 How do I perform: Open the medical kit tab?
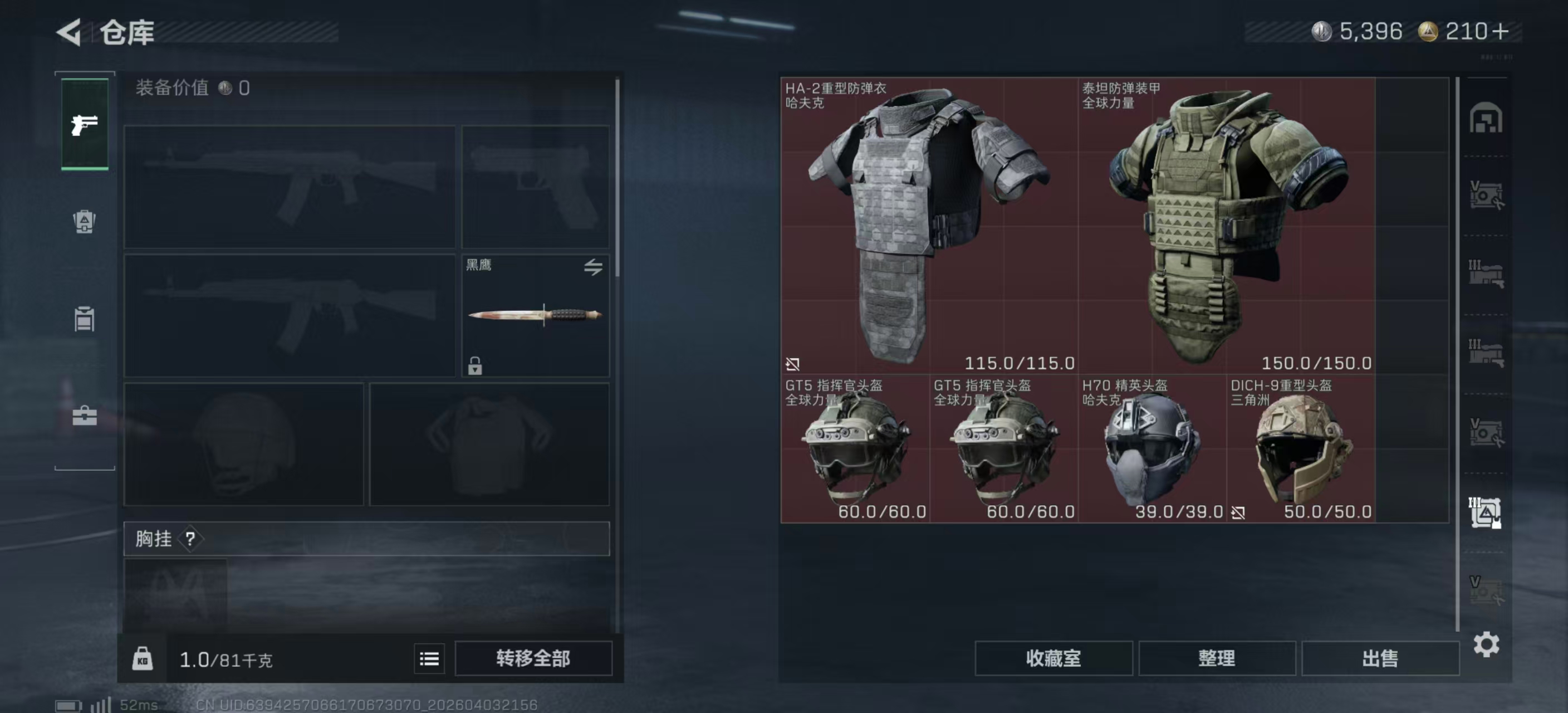coord(85,417)
